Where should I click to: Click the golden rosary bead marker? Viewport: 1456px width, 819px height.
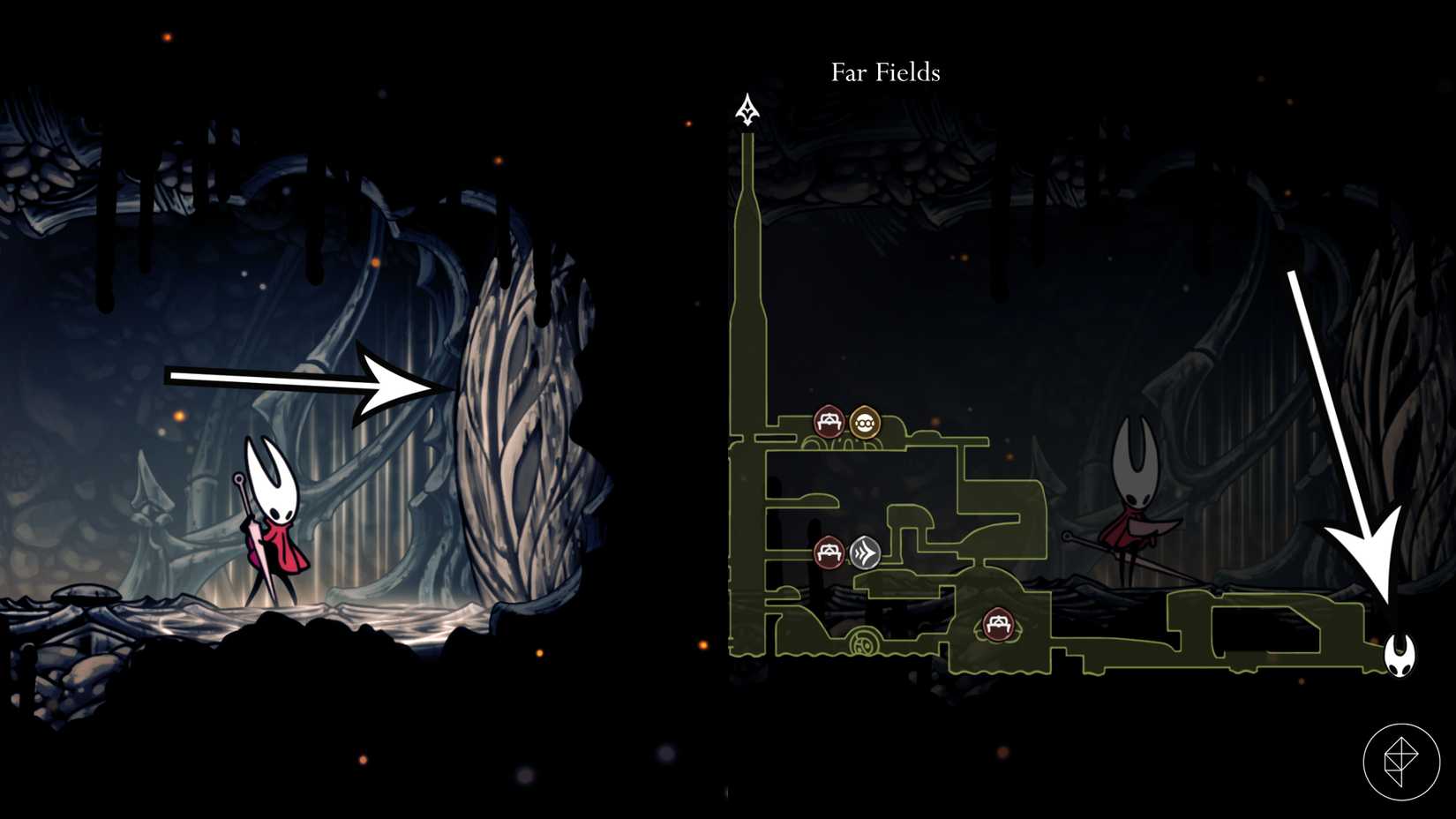pyautogui.click(x=863, y=421)
